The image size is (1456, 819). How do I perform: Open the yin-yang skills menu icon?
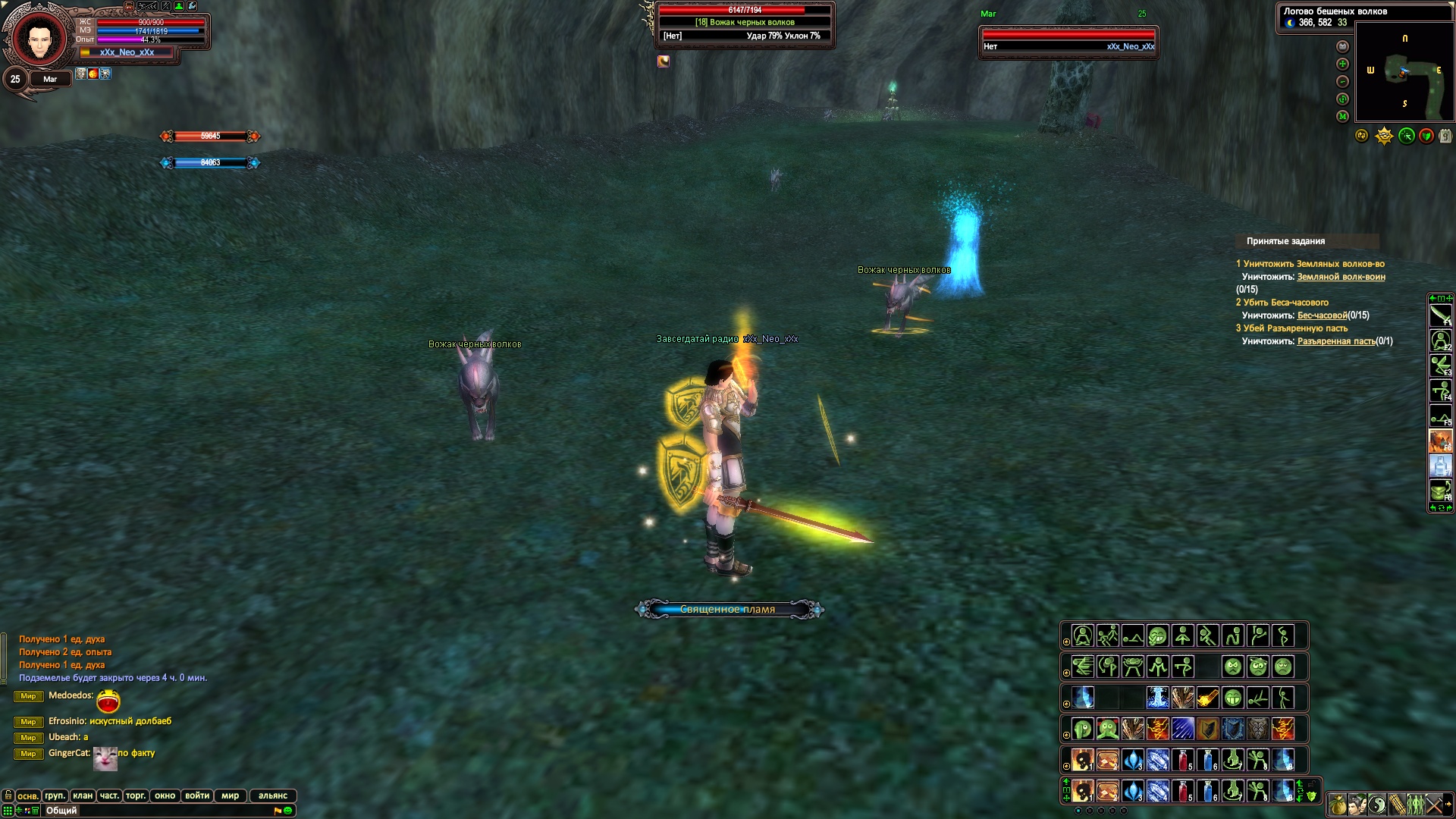point(1377,804)
